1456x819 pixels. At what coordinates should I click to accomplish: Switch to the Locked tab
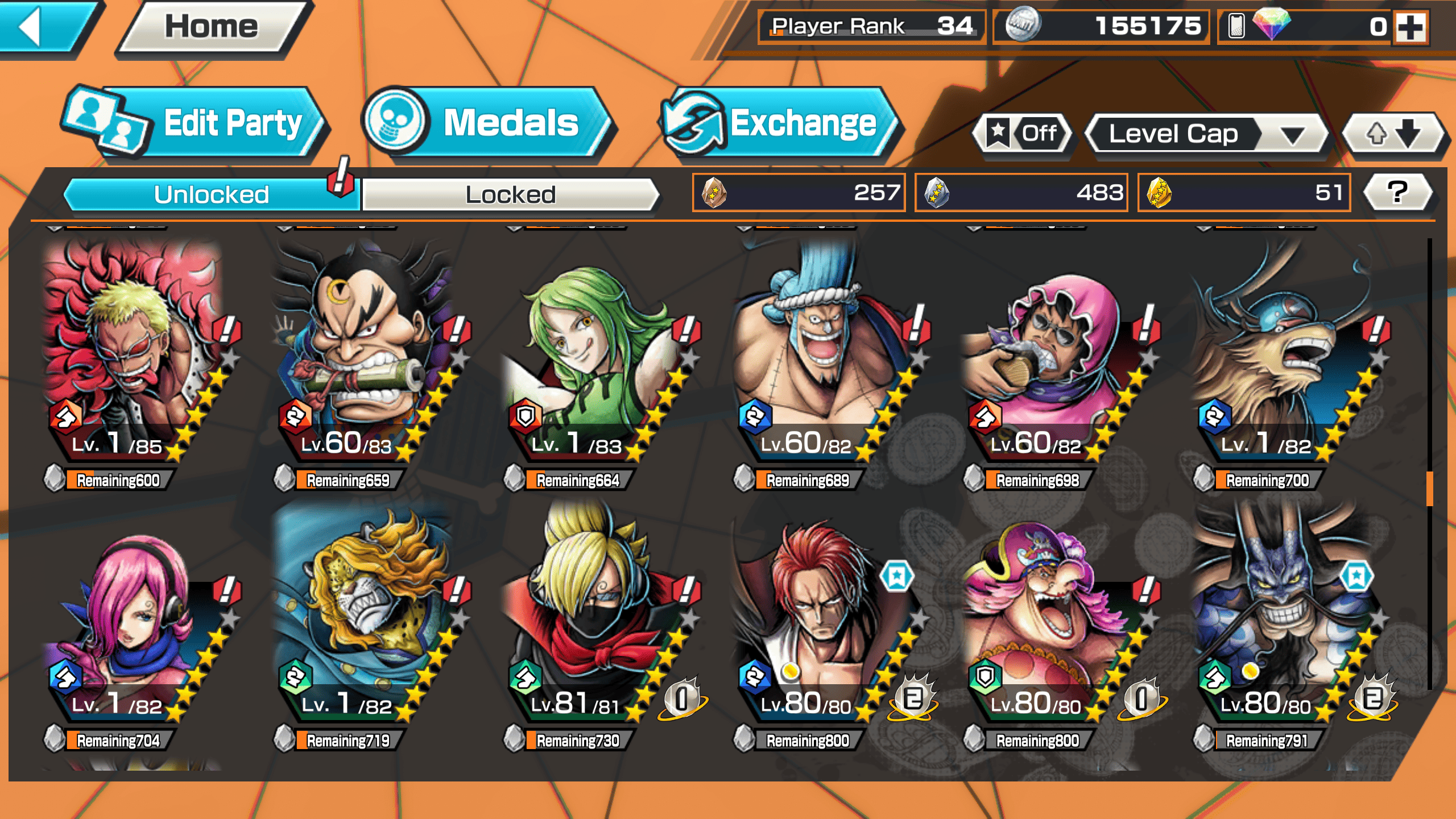click(x=510, y=195)
